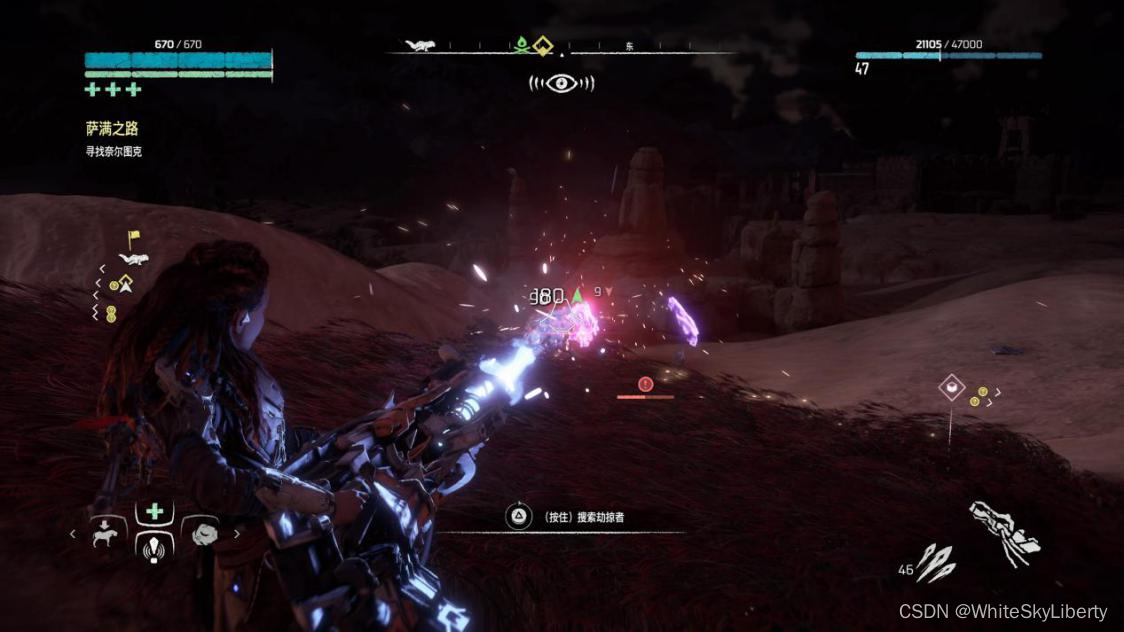Cycle tools right with the right arrow

point(237,534)
